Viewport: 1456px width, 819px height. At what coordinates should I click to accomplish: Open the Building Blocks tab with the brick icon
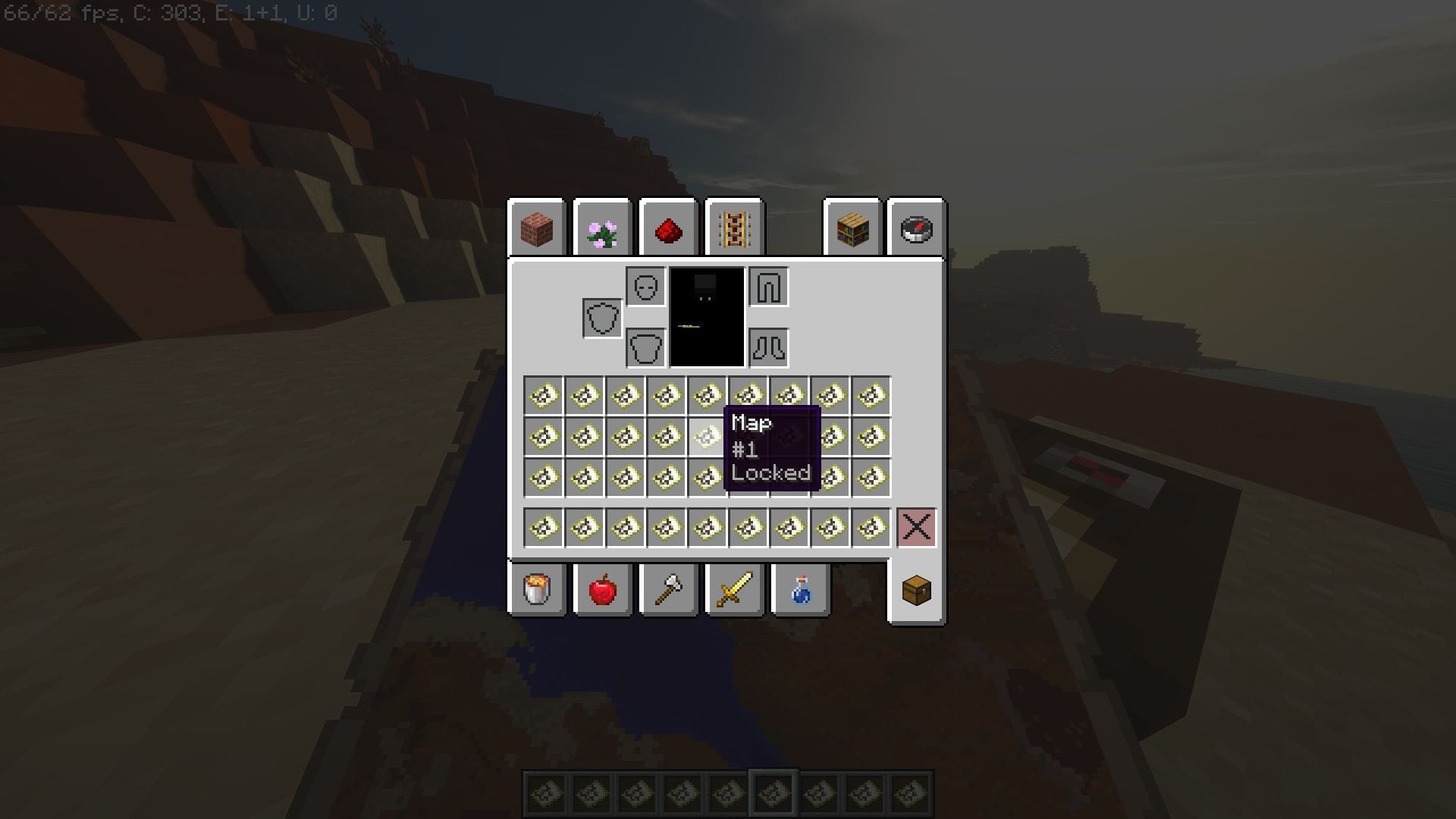click(x=537, y=229)
